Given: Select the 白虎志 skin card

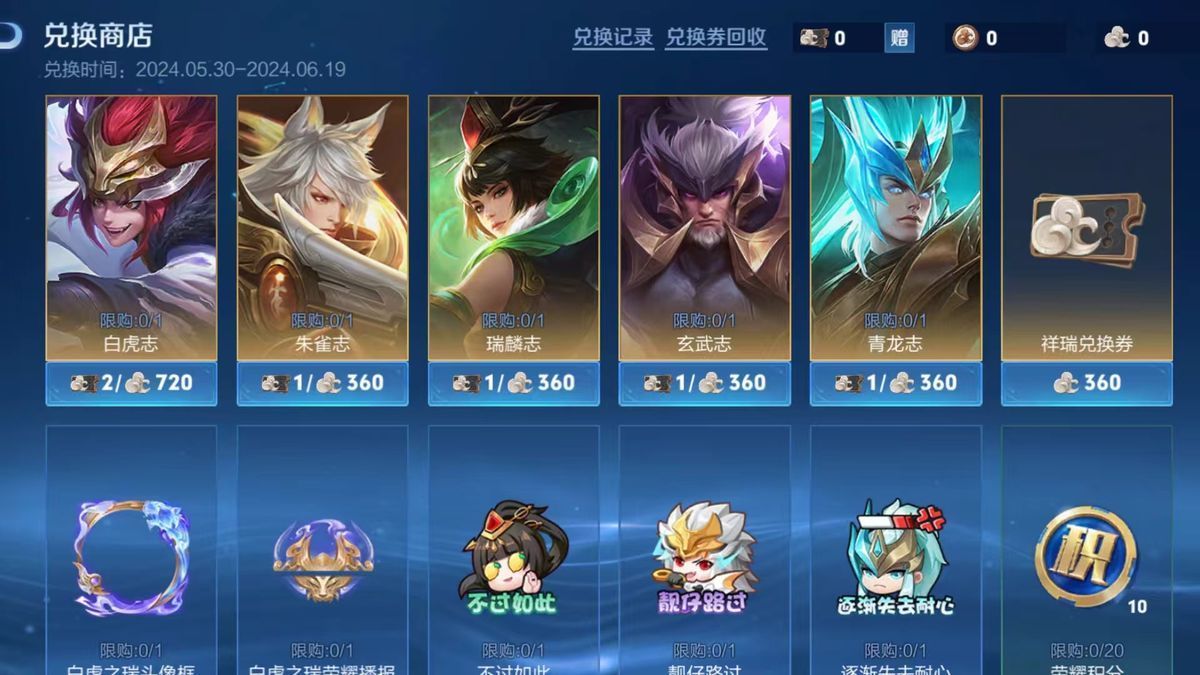Looking at the screenshot, I should (131, 228).
